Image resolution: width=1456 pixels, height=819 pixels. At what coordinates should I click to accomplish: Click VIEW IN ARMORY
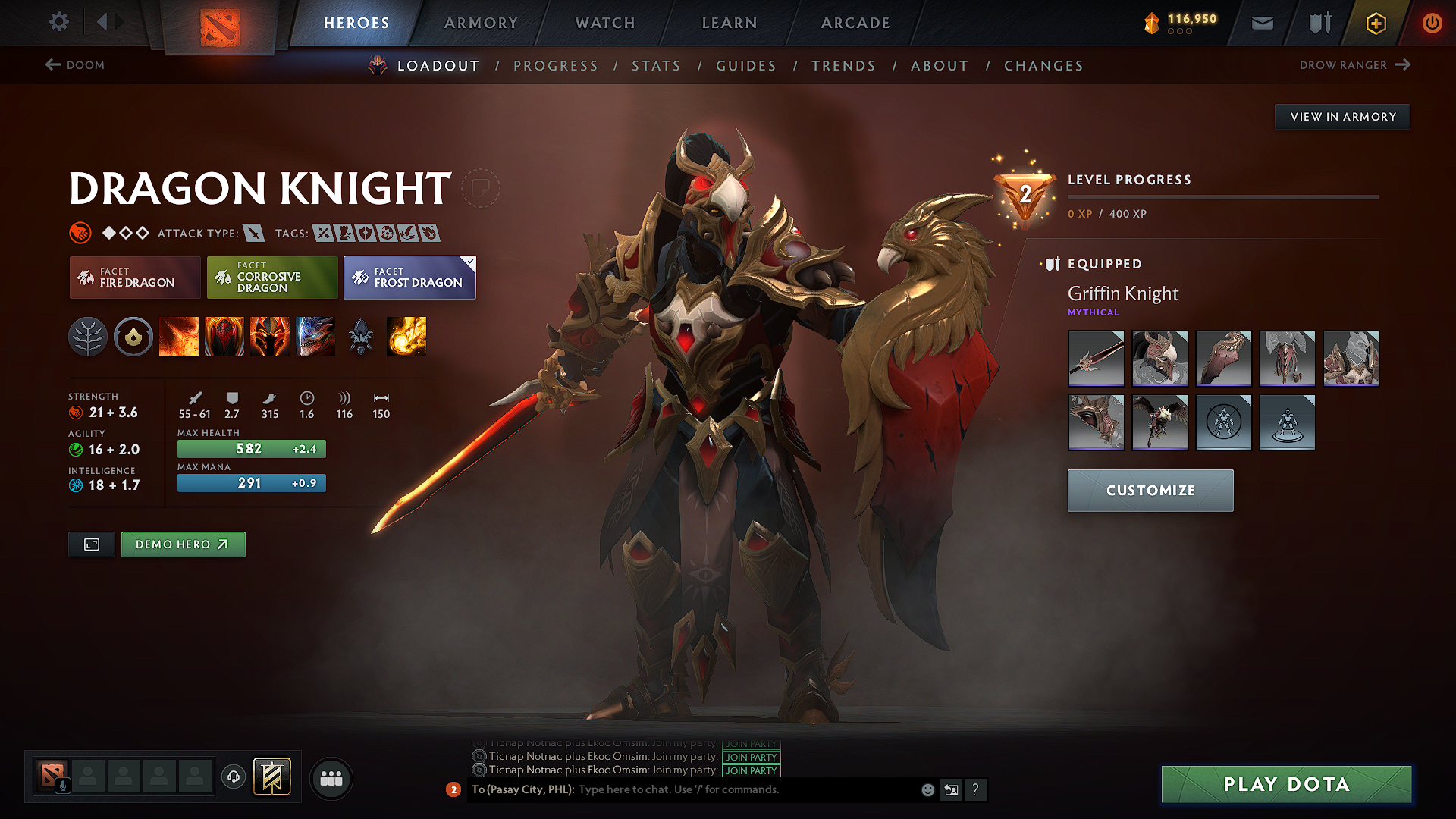(x=1342, y=116)
